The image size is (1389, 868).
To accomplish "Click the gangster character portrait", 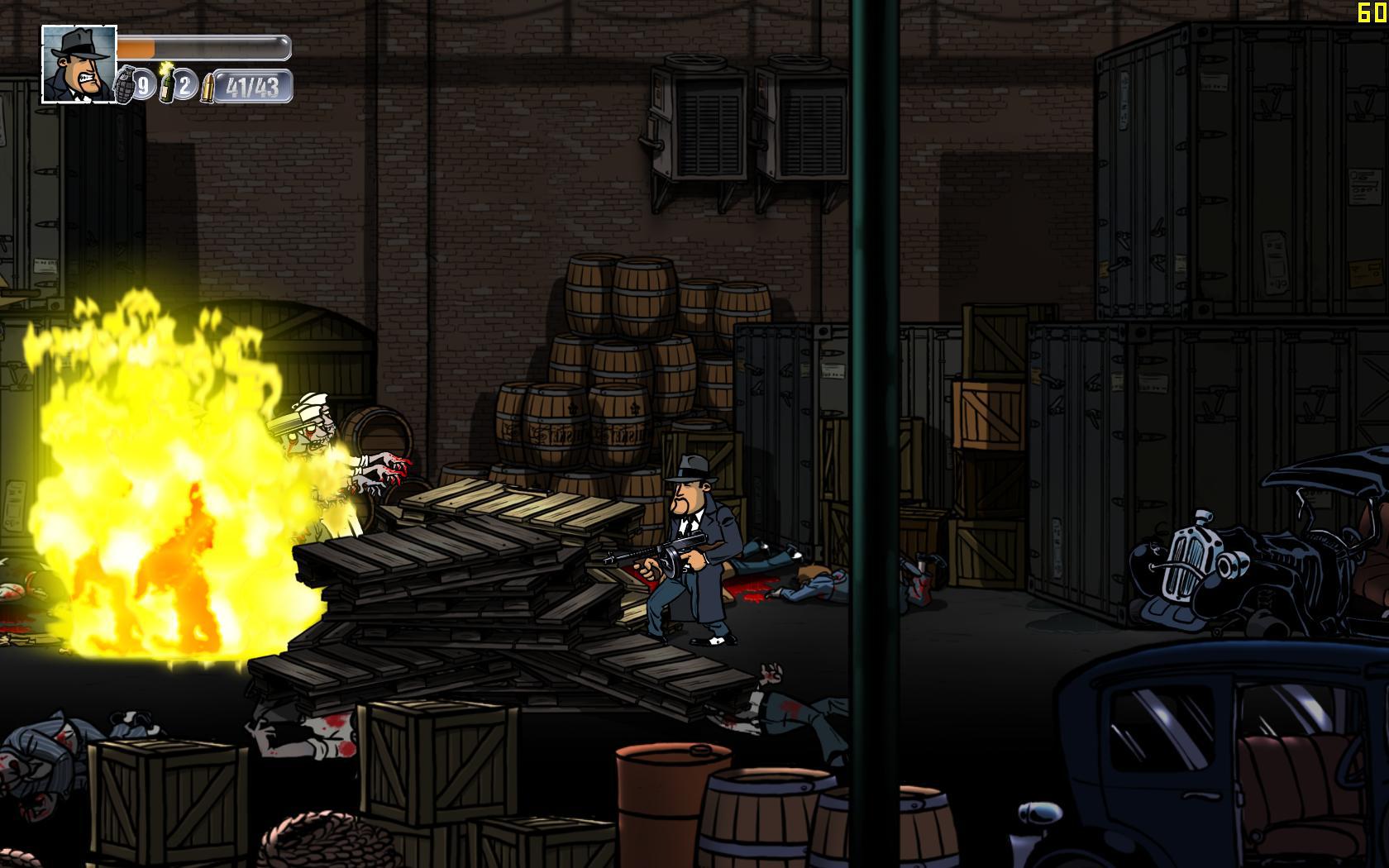I will click(79, 64).
